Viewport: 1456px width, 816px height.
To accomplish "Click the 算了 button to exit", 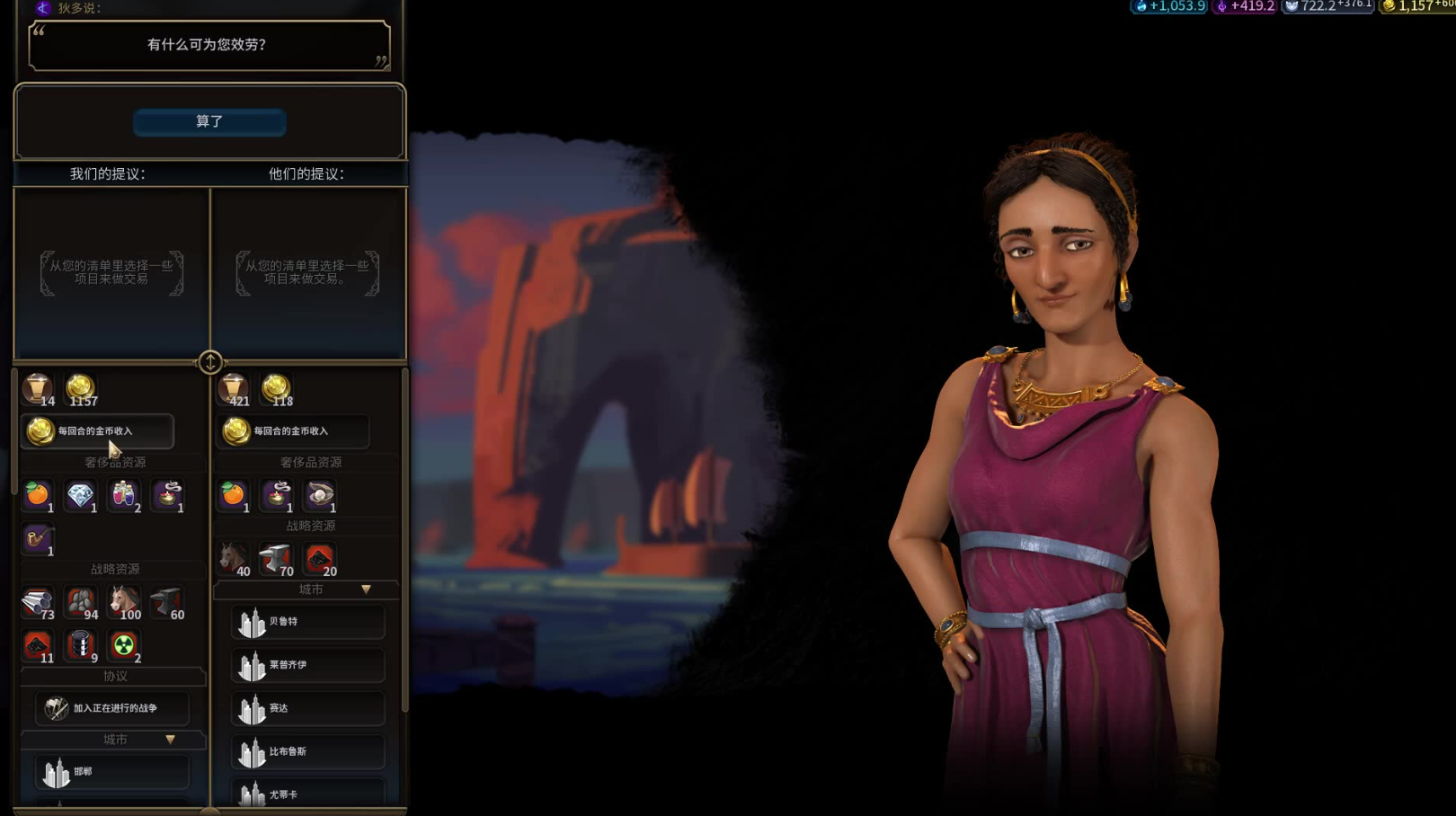I will [x=209, y=122].
